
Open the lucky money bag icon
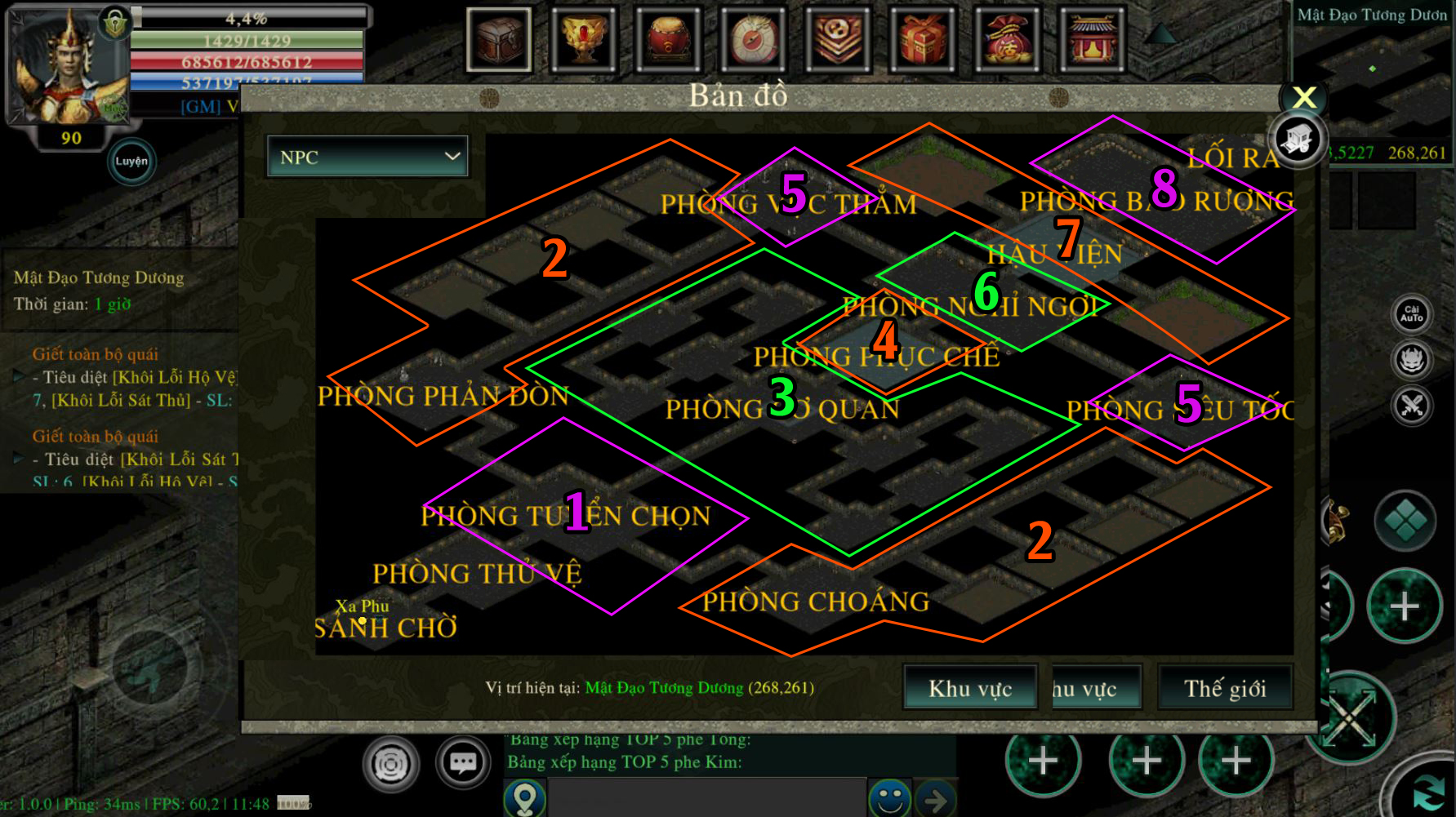pyautogui.click(x=1007, y=39)
